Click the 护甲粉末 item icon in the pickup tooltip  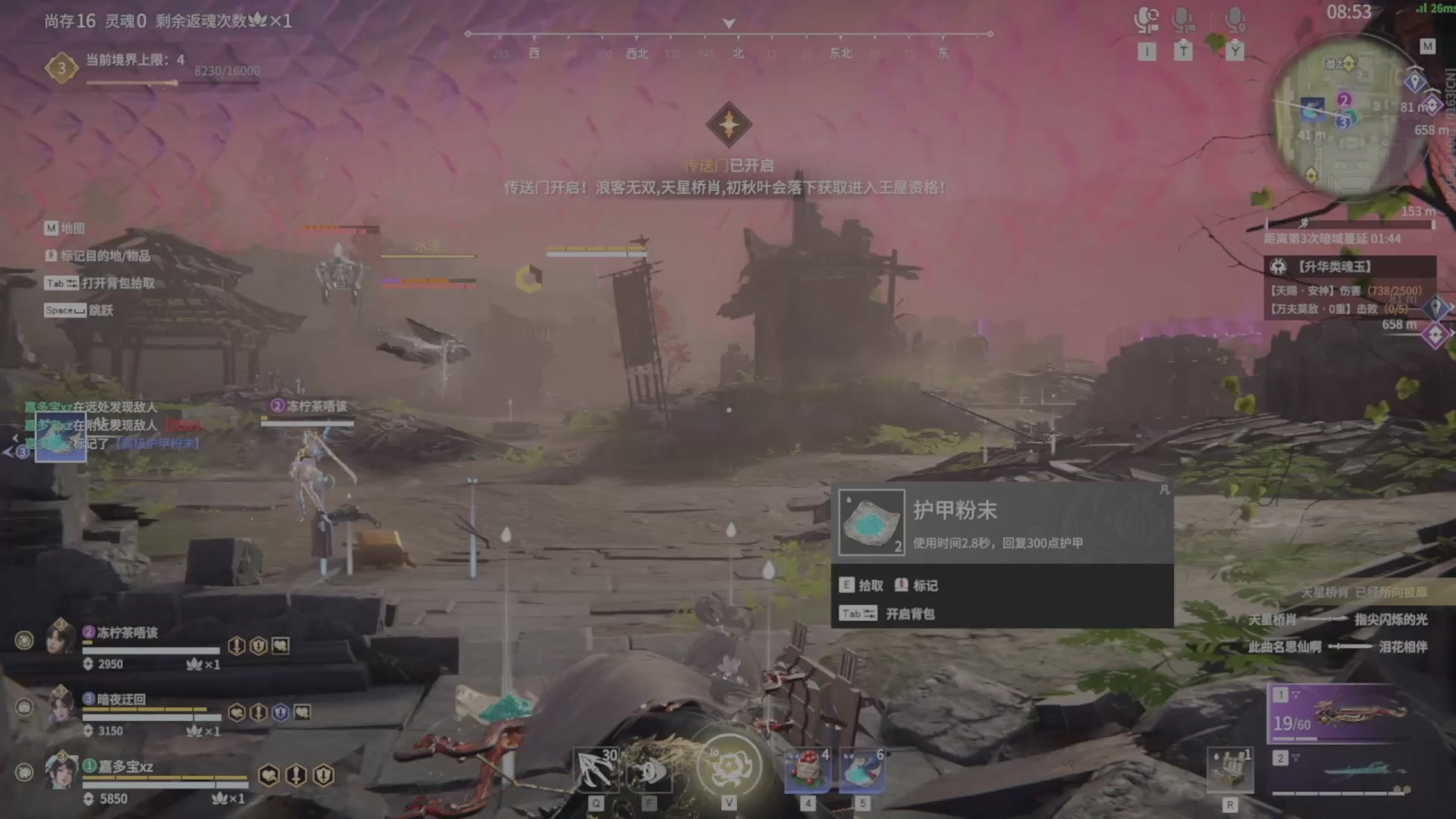click(872, 522)
